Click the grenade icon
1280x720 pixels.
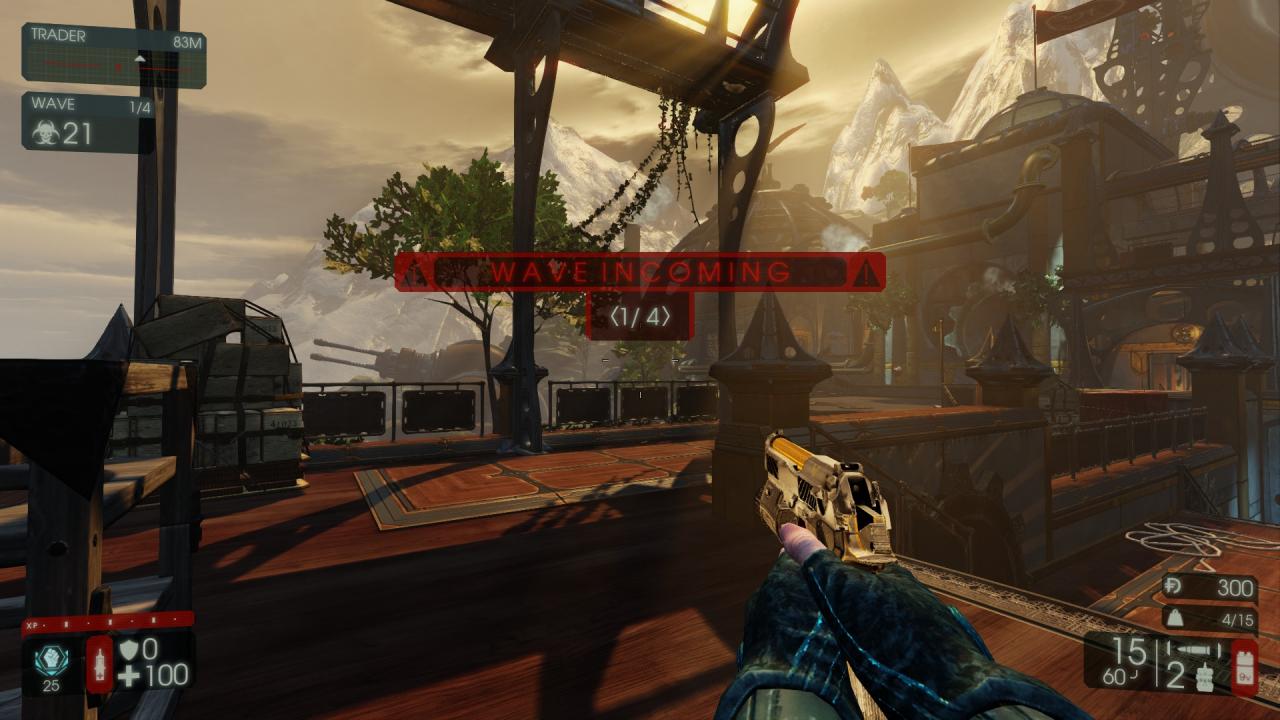point(1207,678)
